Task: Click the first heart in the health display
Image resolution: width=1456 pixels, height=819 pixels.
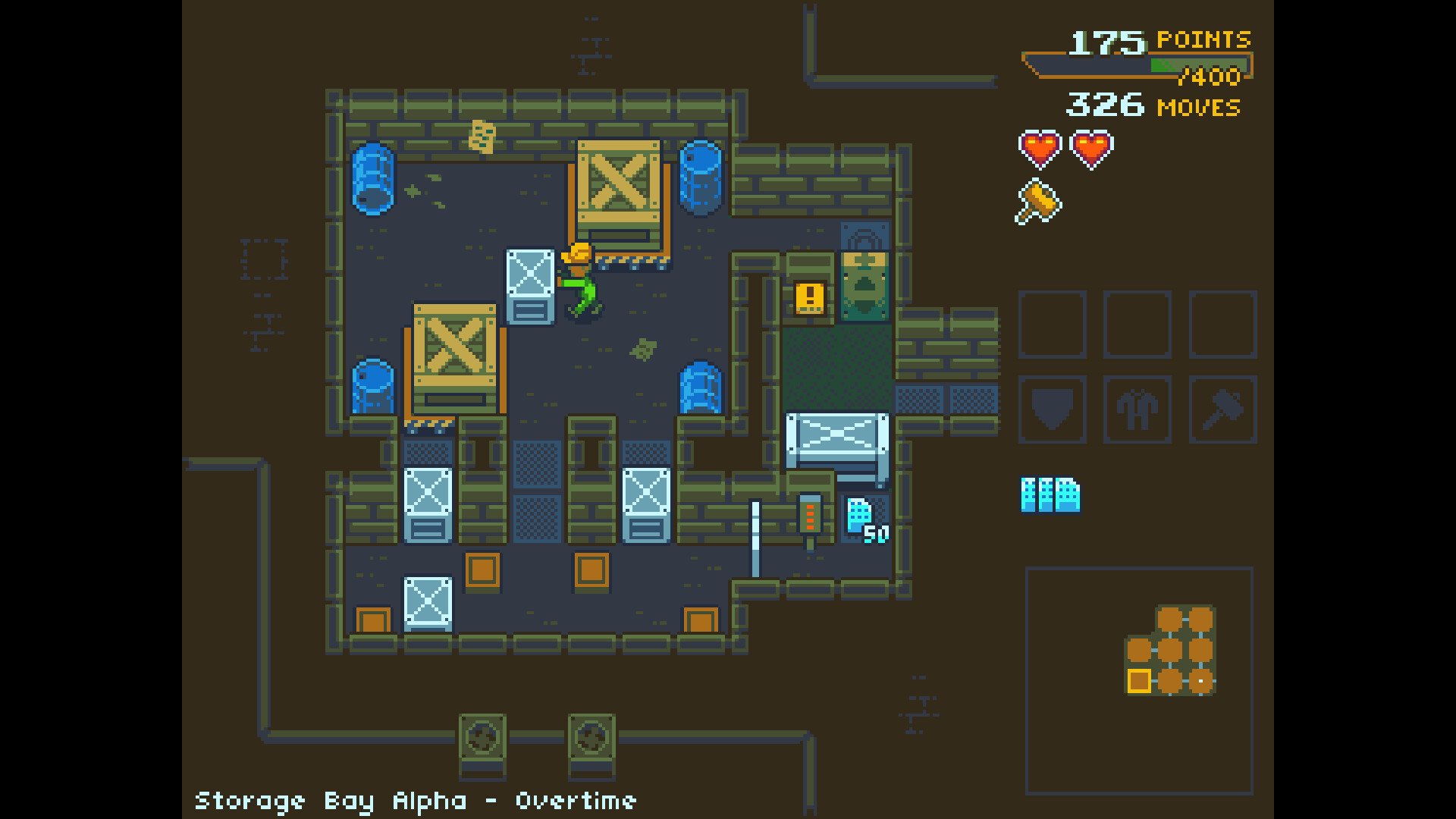Action: 1040,149
